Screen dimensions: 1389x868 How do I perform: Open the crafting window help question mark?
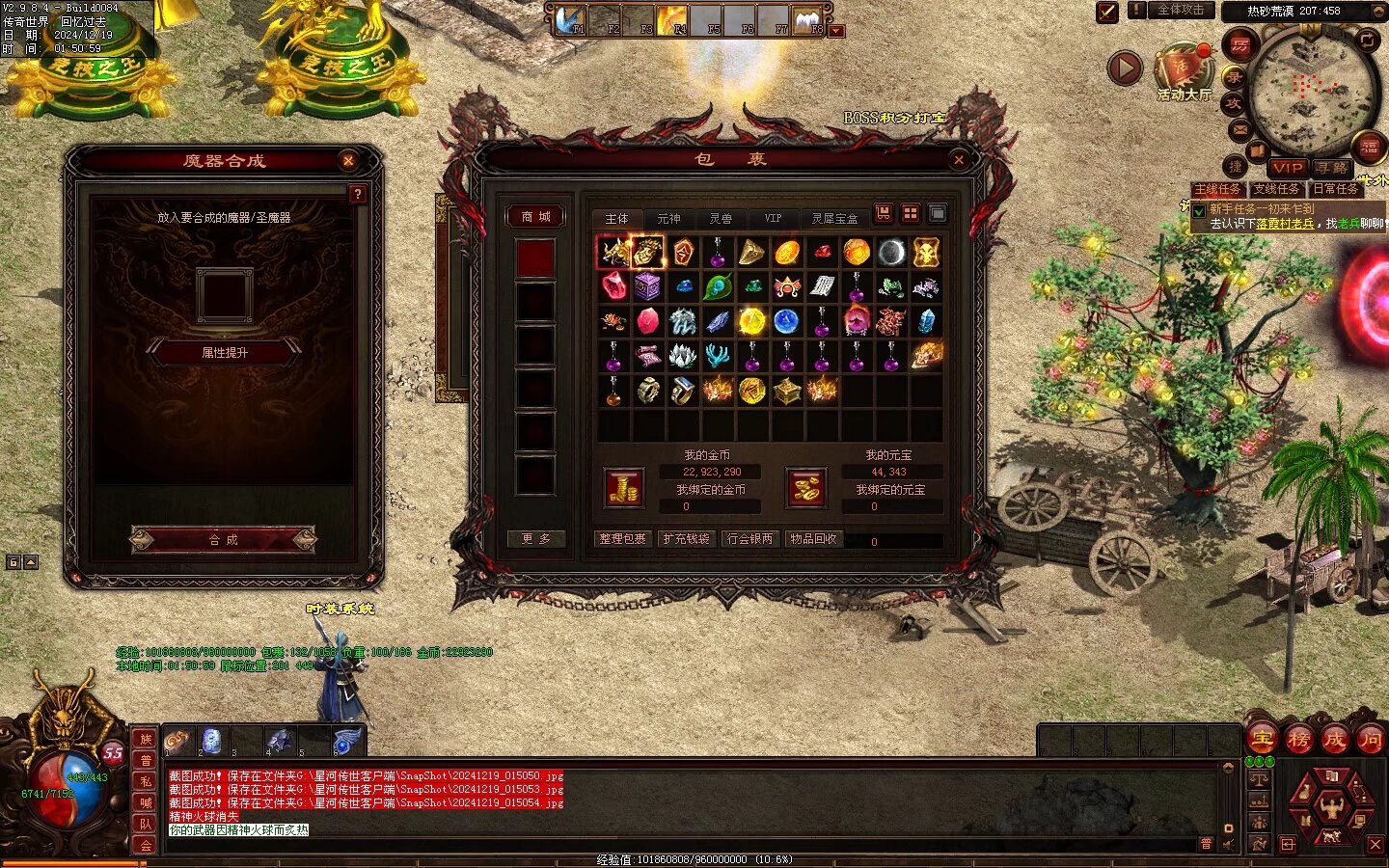tap(357, 194)
